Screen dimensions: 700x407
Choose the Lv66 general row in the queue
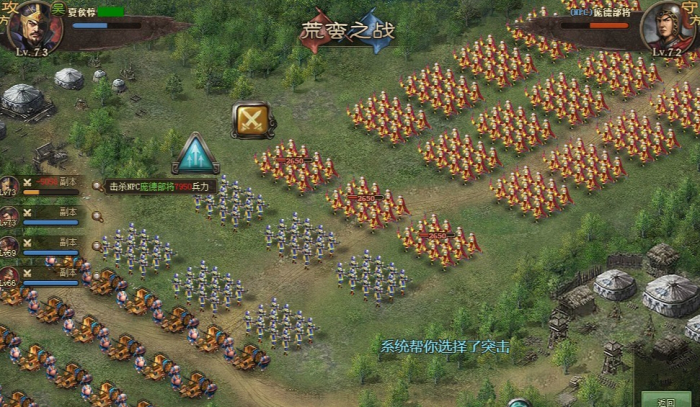click(x=40, y=272)
